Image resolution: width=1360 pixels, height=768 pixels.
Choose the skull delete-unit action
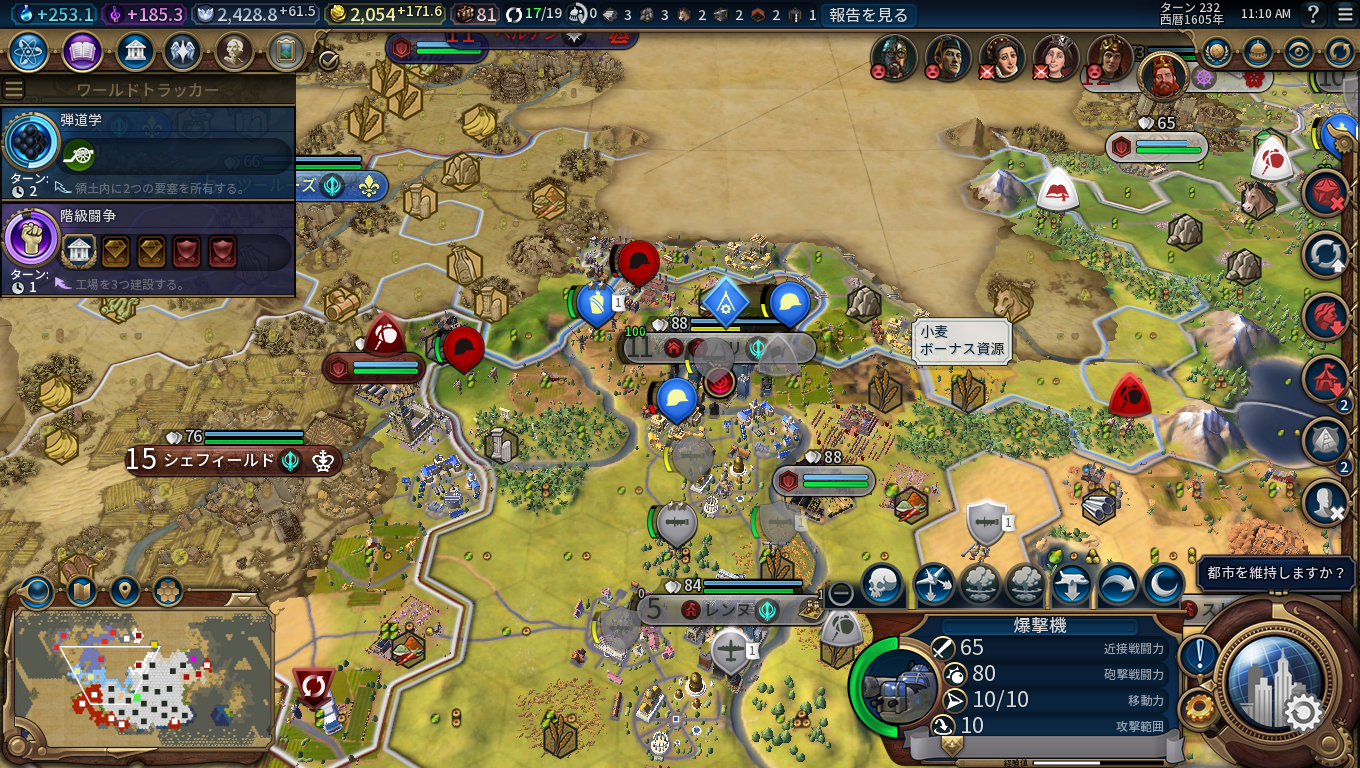coord(882,585)
